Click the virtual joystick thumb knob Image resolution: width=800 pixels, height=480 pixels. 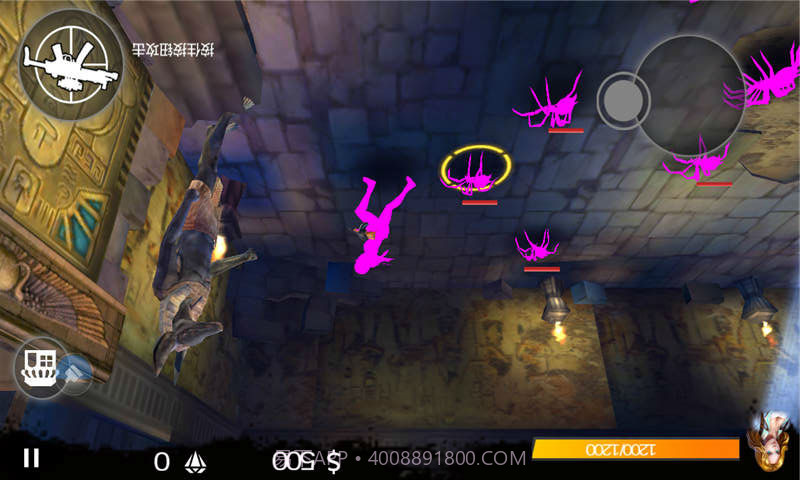point(623,100)
